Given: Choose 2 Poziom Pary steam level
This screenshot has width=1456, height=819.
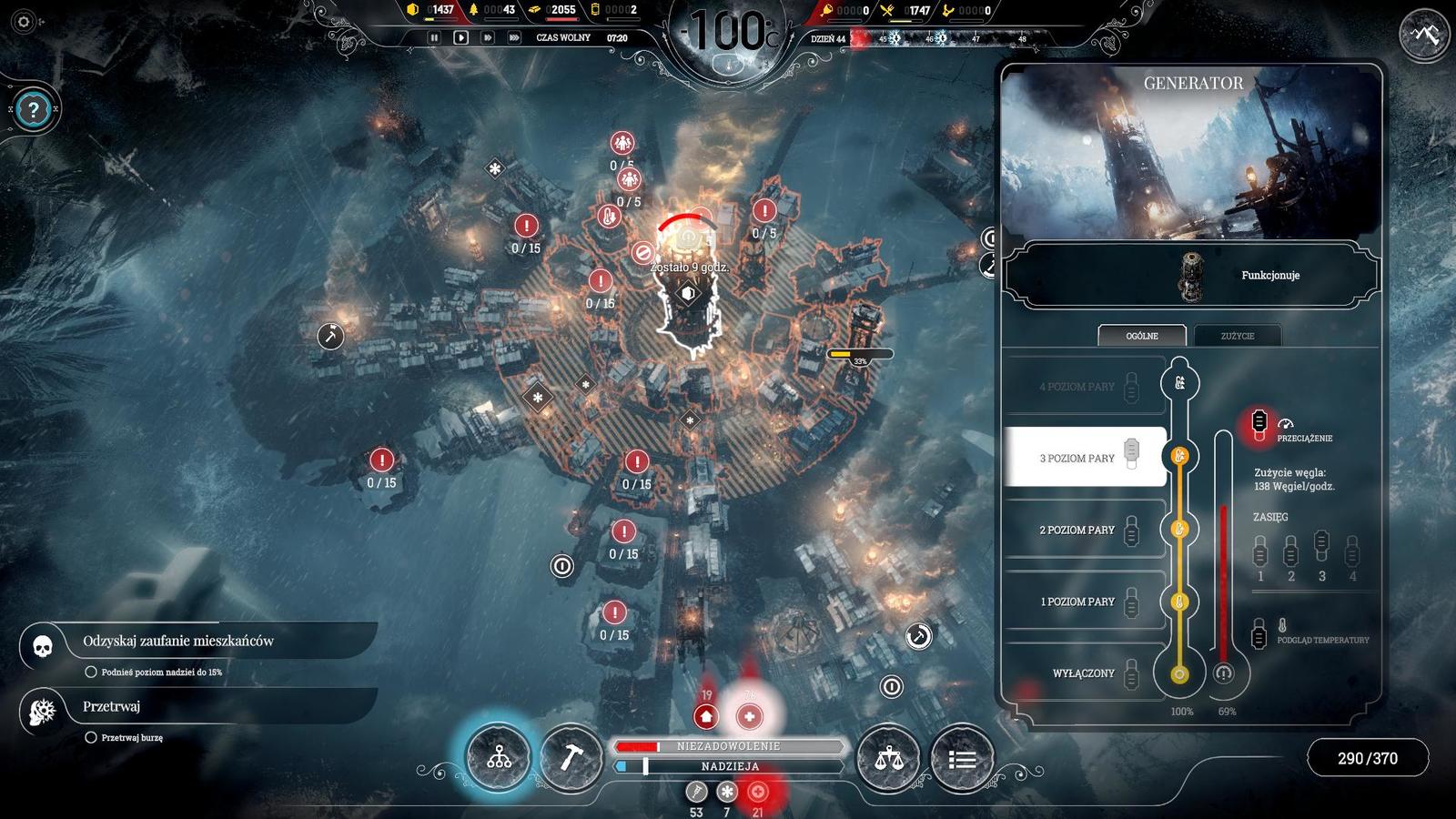Looking at the screenshot, I should (1084, 530).
